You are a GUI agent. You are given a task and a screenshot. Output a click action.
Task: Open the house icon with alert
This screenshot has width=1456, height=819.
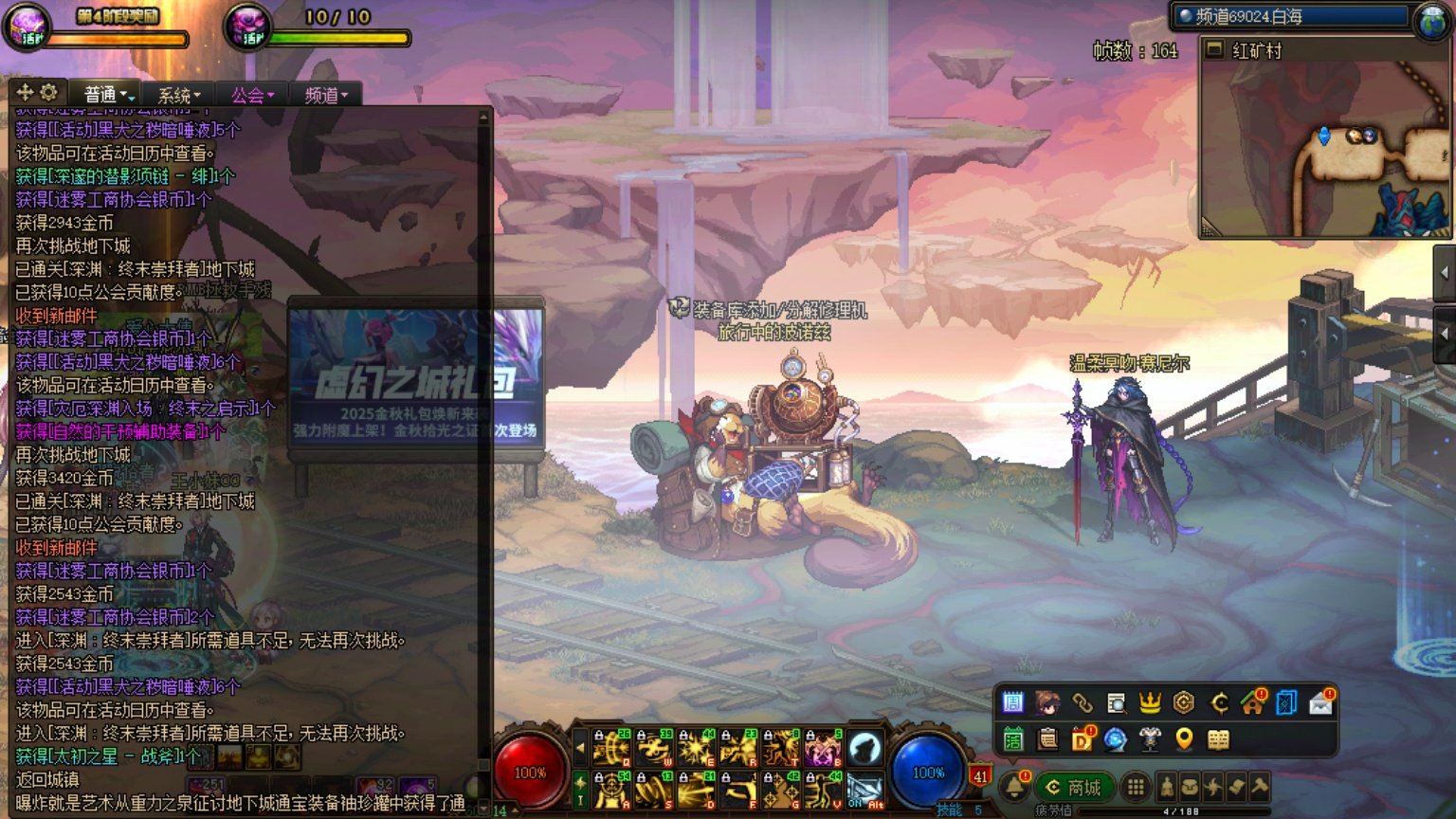click(x=1252, y=702)
